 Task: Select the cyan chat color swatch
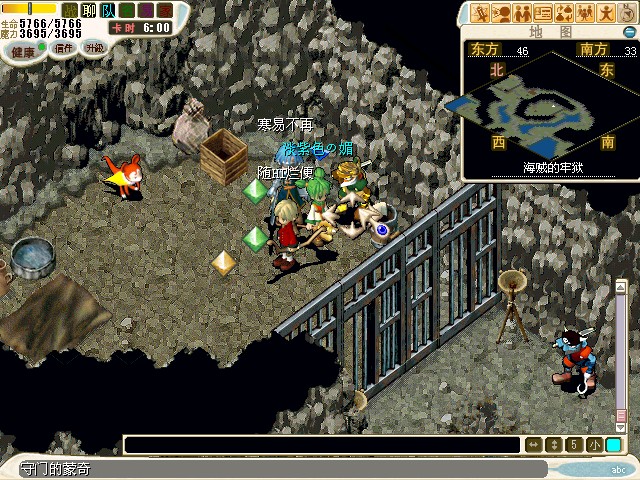pos(613,445)
